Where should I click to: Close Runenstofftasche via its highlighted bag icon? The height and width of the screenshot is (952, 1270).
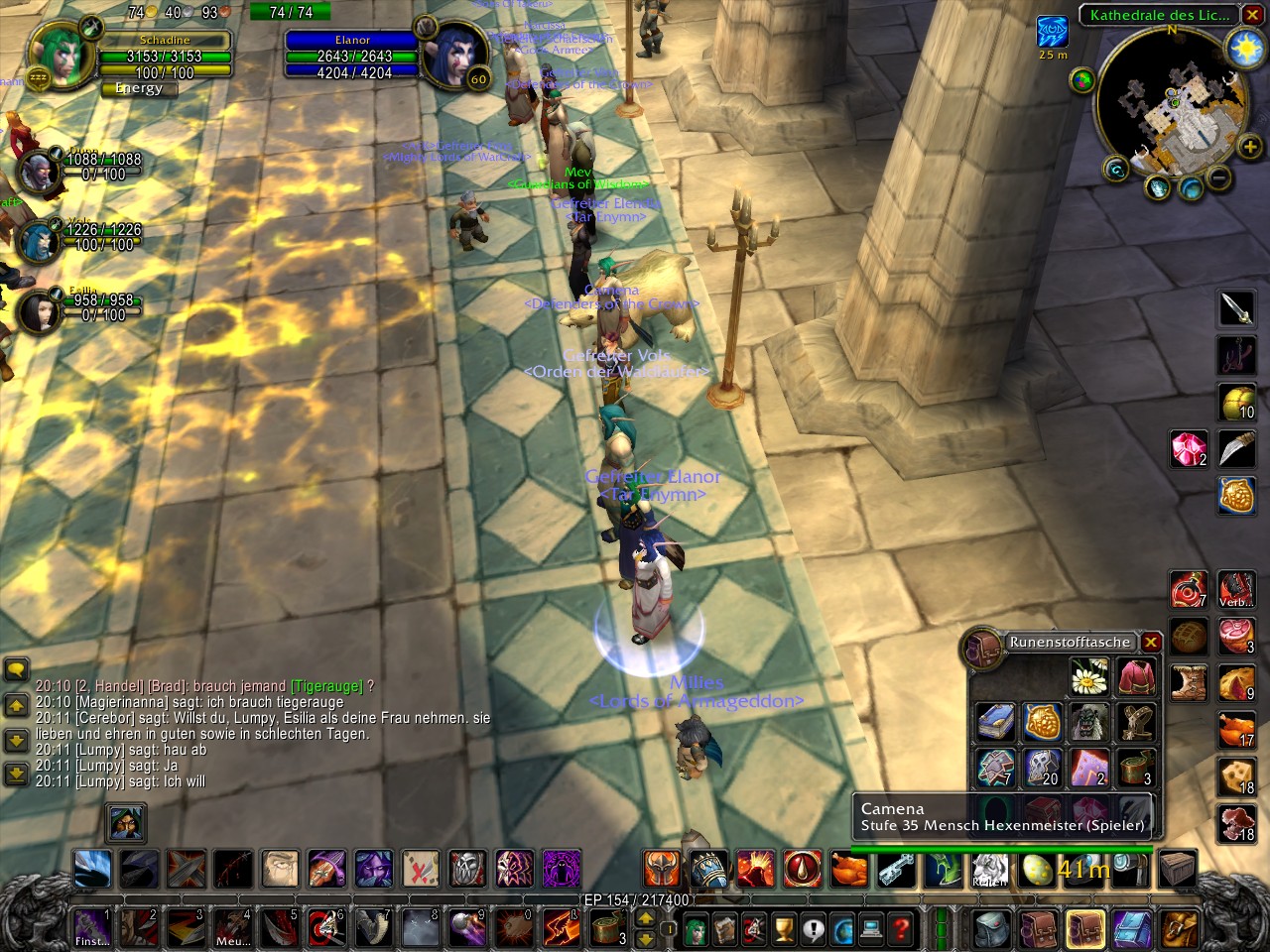click(1085, 929)
